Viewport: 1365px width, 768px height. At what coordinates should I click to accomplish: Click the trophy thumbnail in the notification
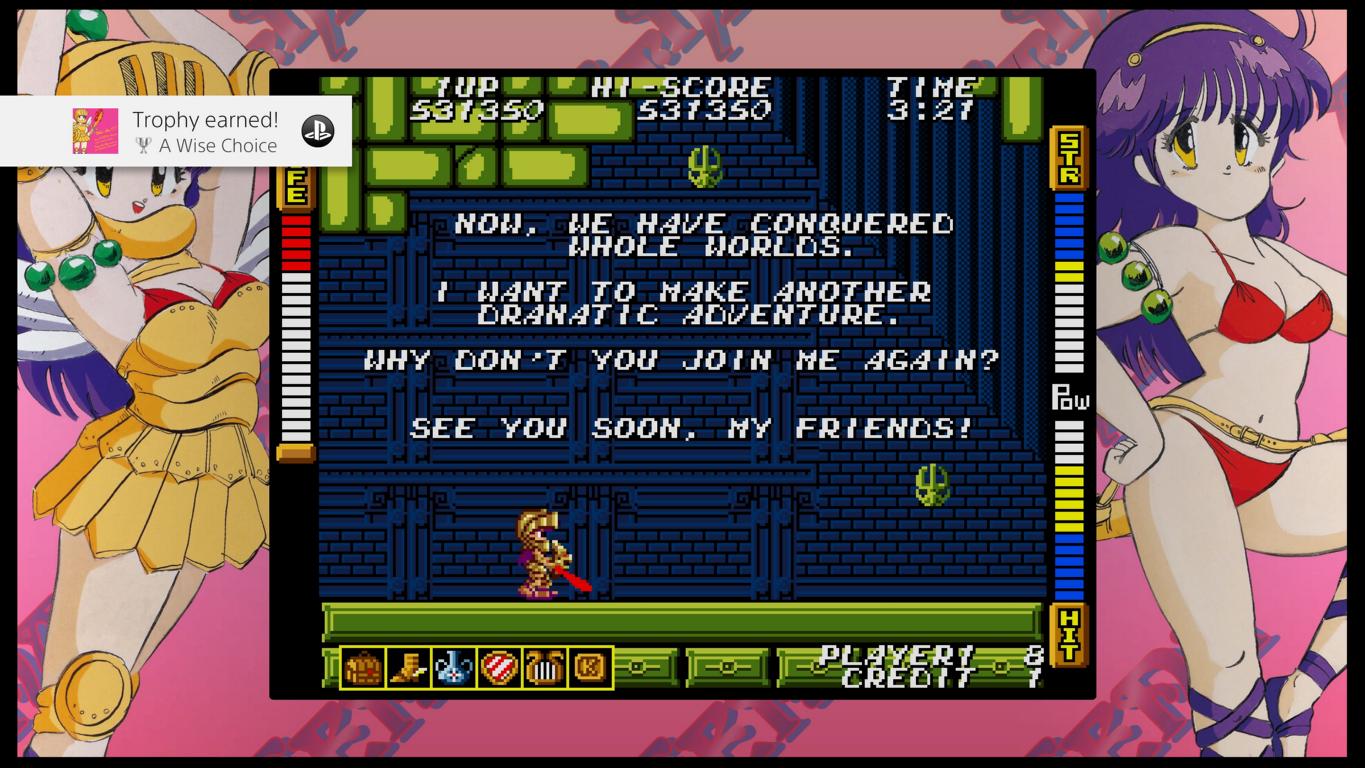pos(95,131)
